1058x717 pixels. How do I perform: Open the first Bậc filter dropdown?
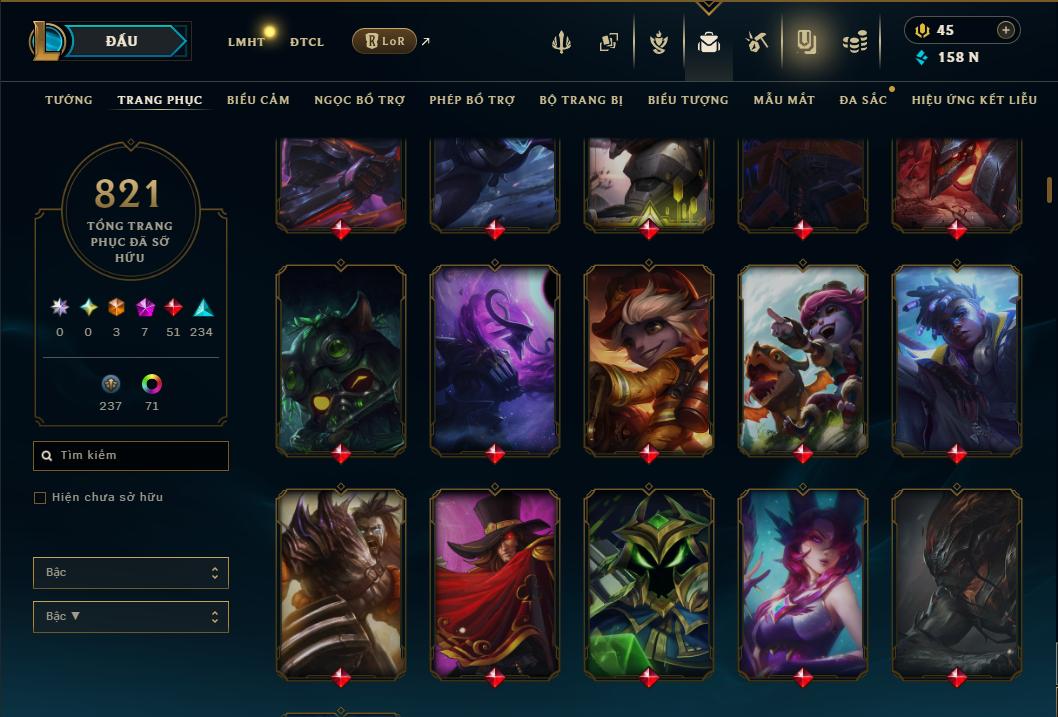tap(131, 573)
